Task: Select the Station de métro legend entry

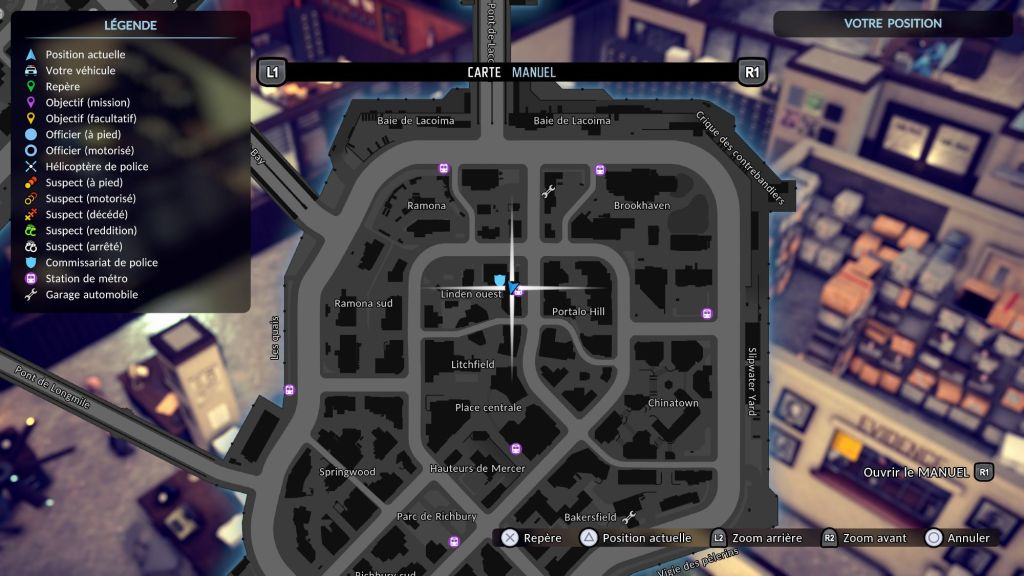Action: pos(85,279)
